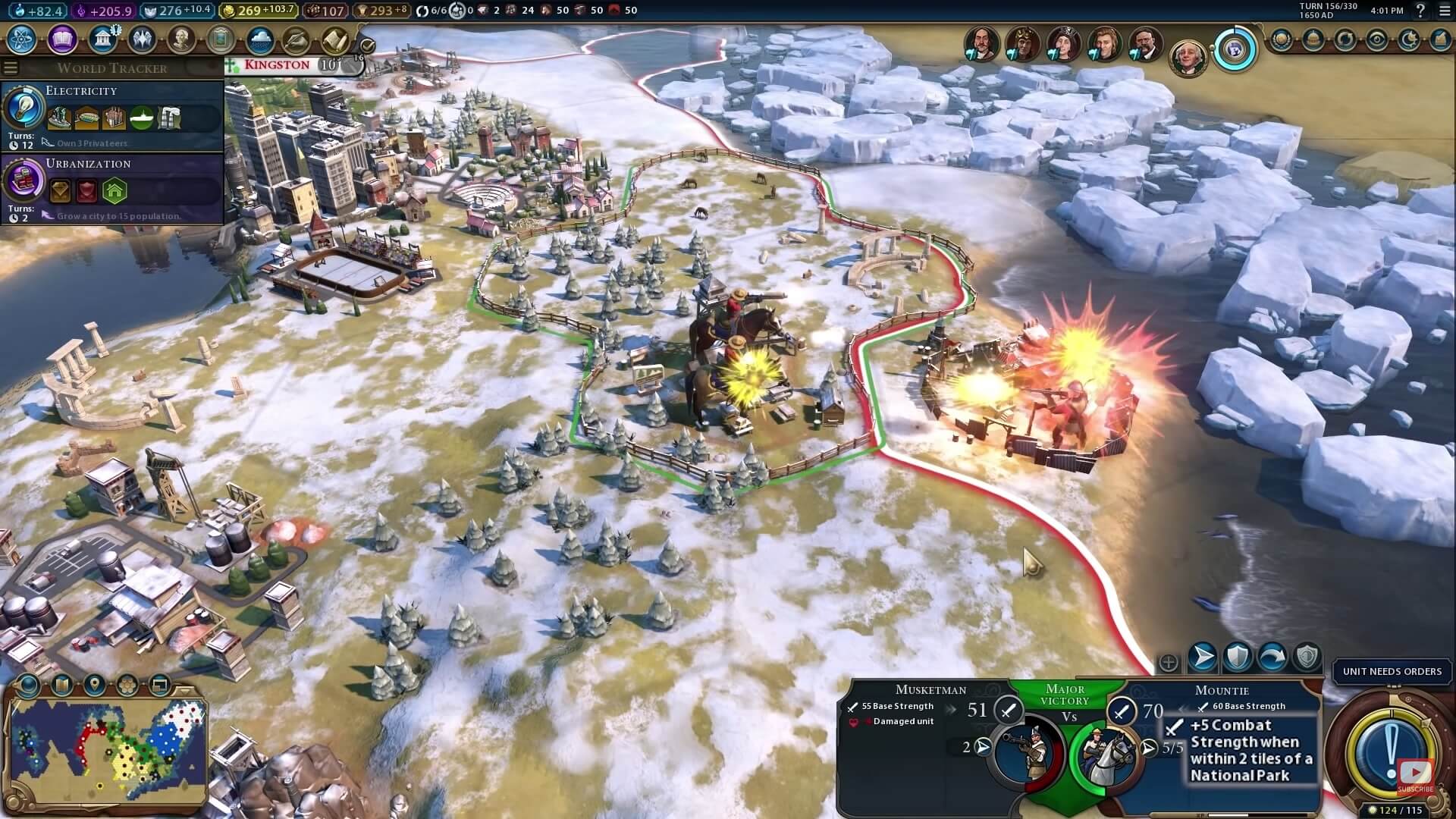Screen dimensions: 1456x819
Task: Open the game menu hamburger button
Action: point(1445,11)
